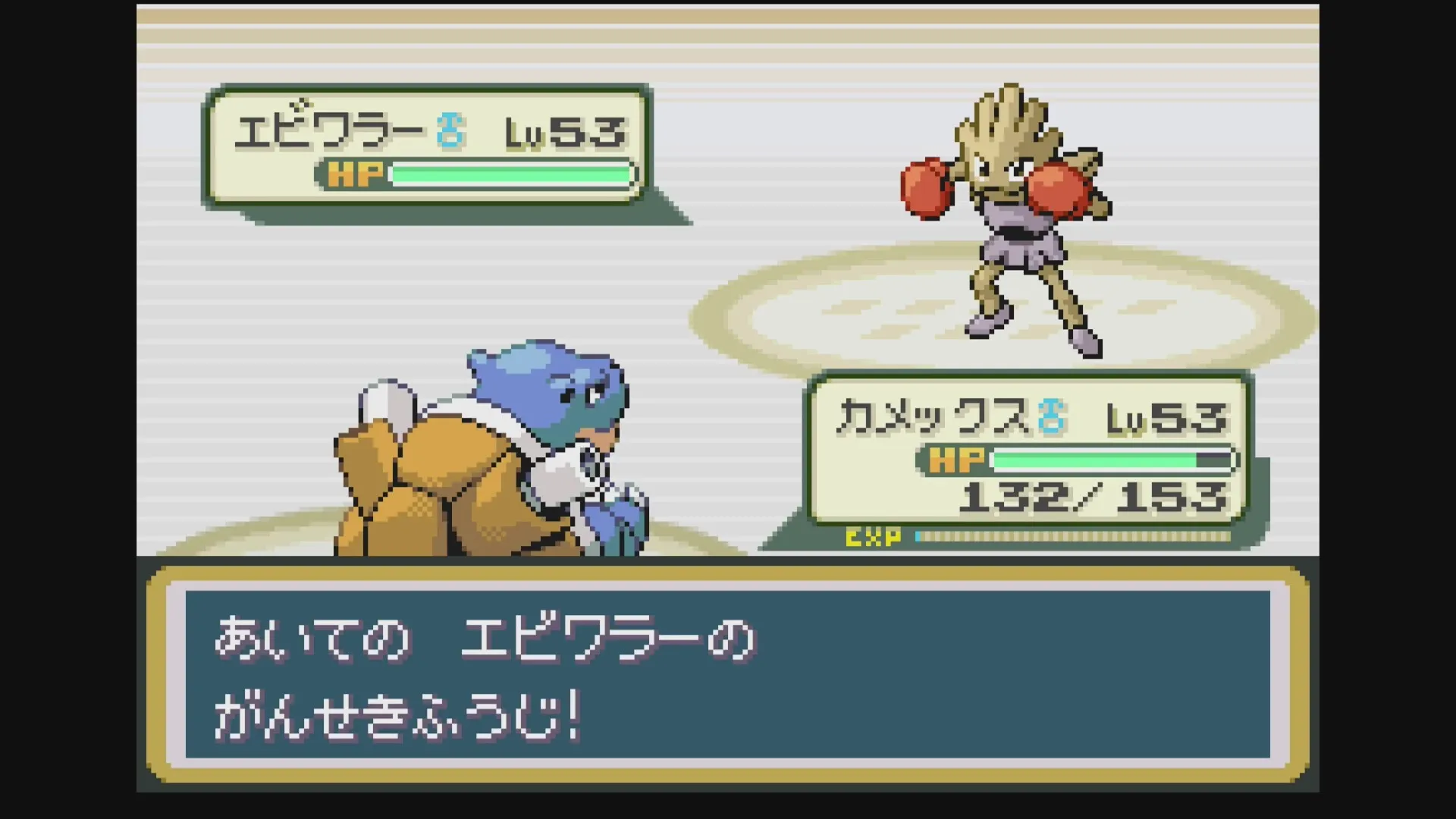Click Hitmonchan's male gender icon
The width and height of the screenshot is (1456, 819).
448,131
